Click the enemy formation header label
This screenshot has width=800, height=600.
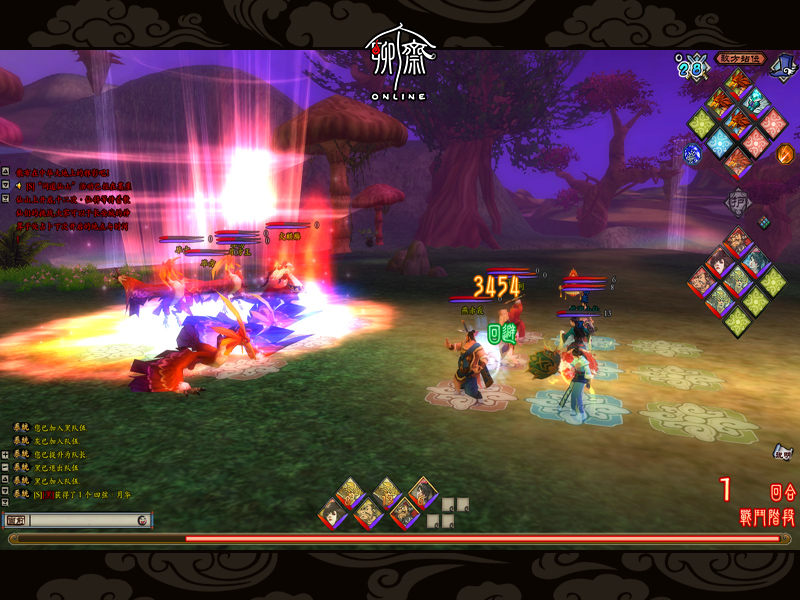(x=740, y=59)
